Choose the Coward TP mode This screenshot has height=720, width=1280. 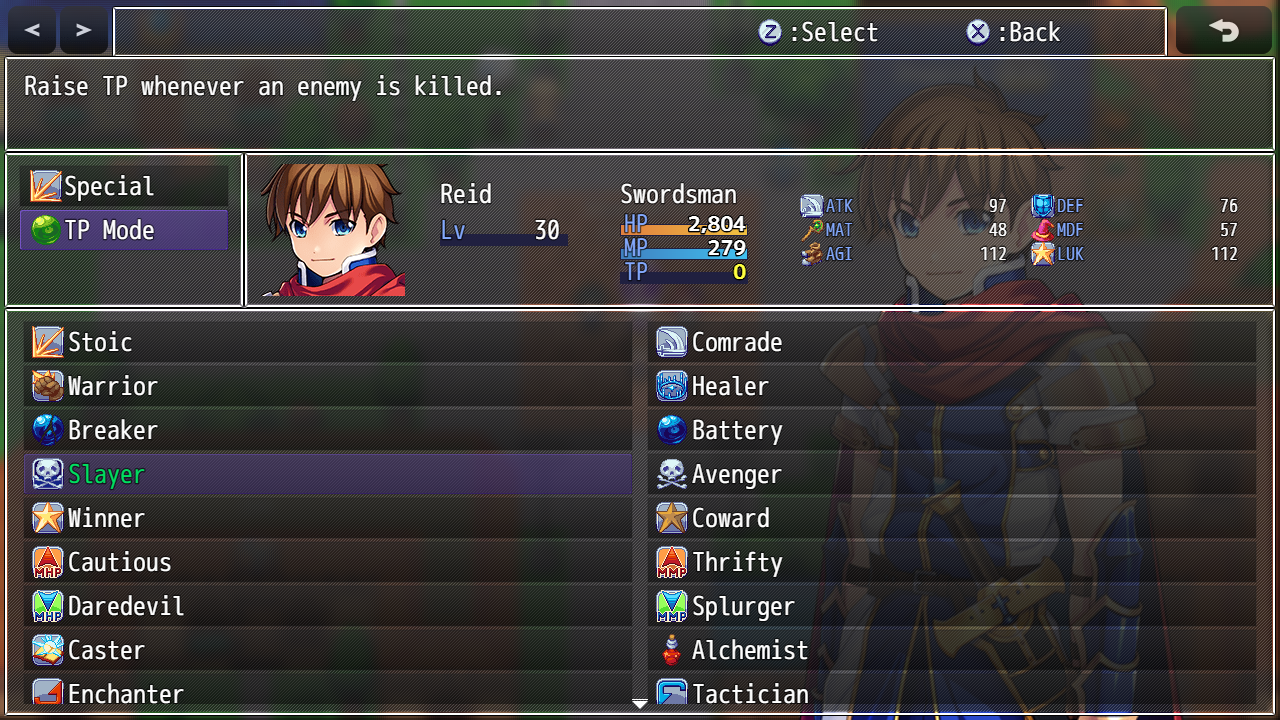coord(952,519)
